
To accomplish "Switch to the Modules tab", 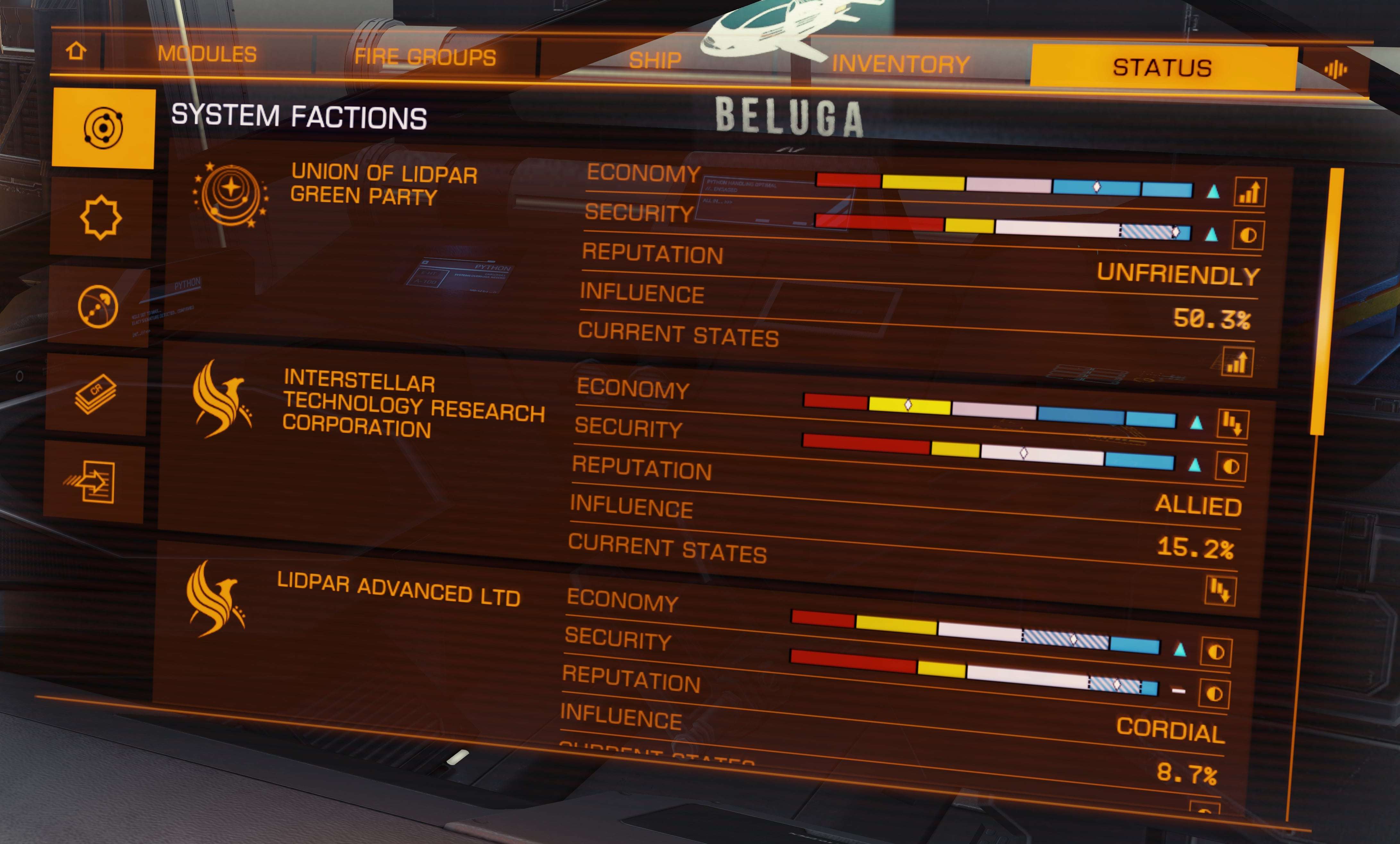I will point(207,54).
